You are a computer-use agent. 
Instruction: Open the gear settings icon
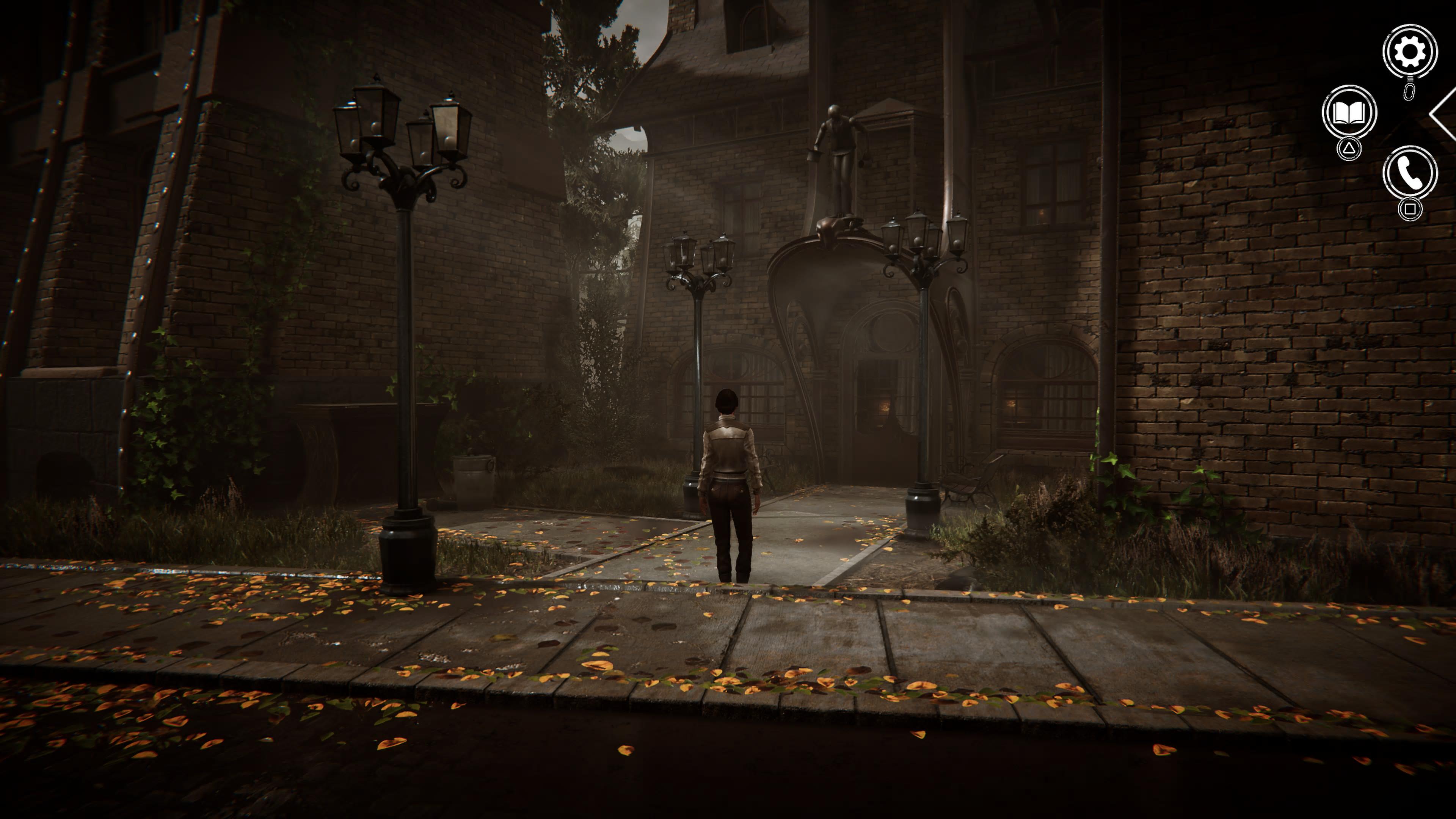[x=1410, y=52]
